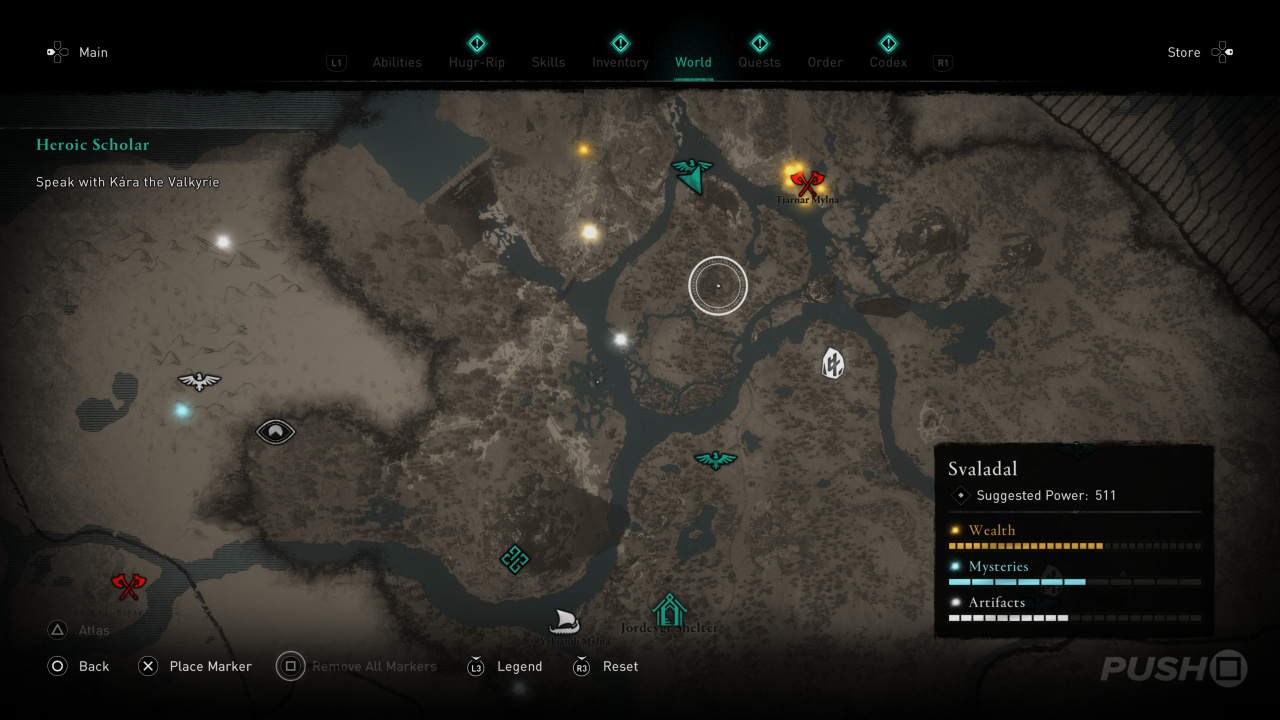This screenshot has width=1280, height=720.
Task: Select the World map tab
Action: click(693, 62)
